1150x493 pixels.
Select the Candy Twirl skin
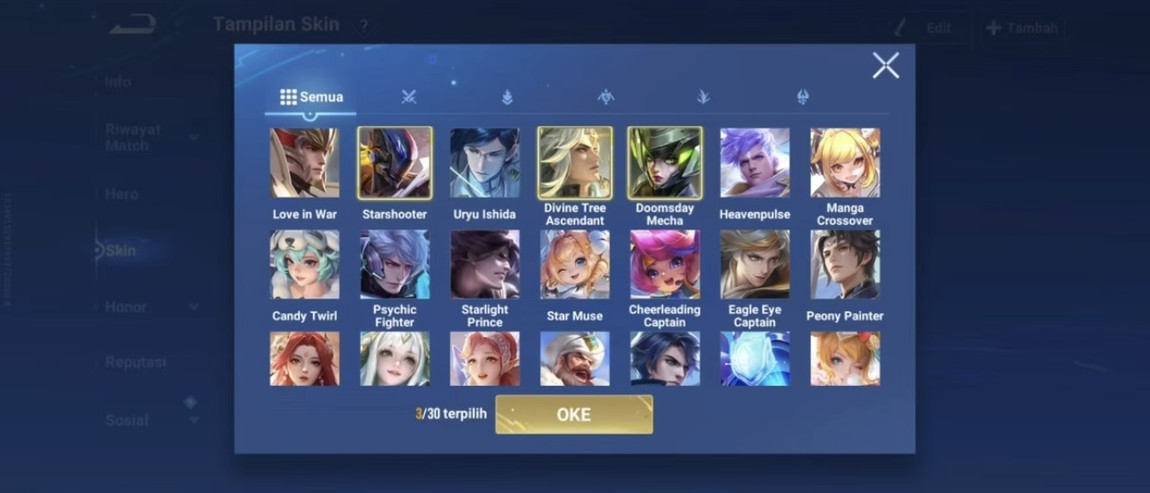pos(305,265)
